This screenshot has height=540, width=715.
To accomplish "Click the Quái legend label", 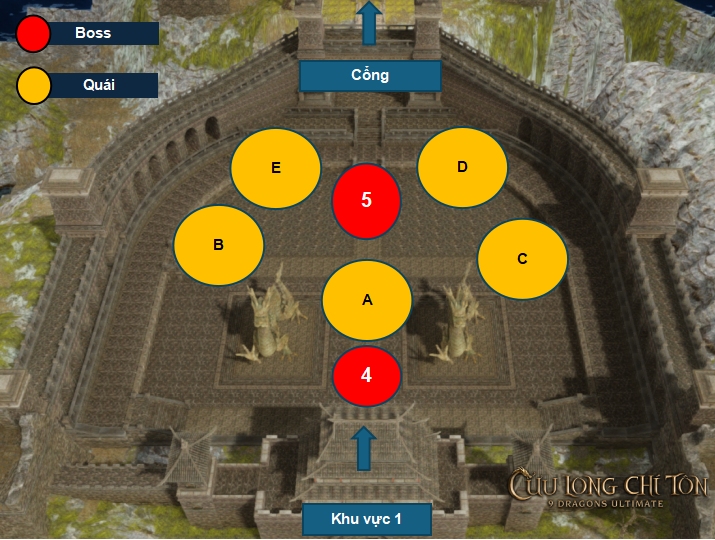I will [x=101, y=85].
